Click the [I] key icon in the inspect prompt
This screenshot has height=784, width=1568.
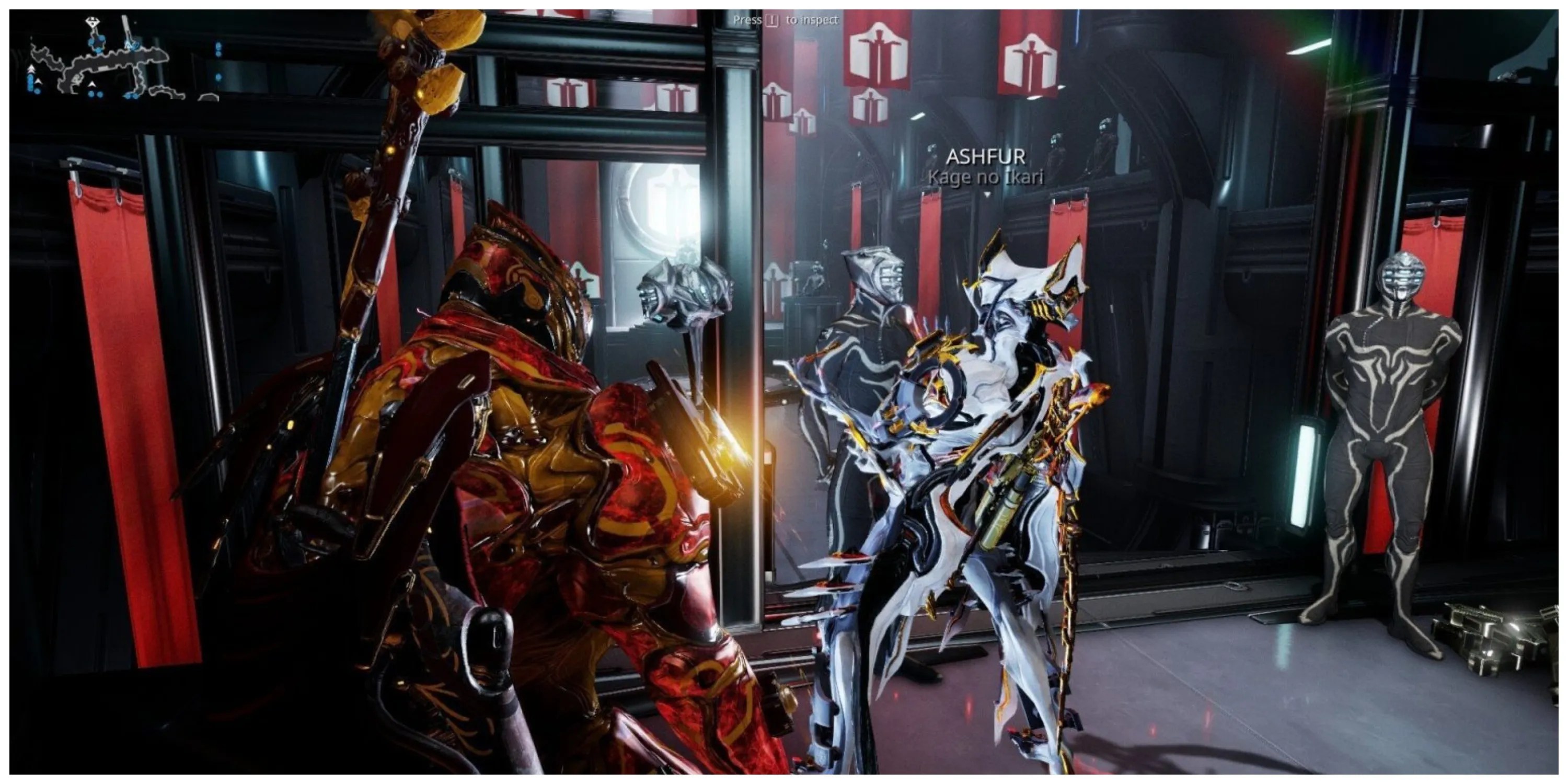773,21
